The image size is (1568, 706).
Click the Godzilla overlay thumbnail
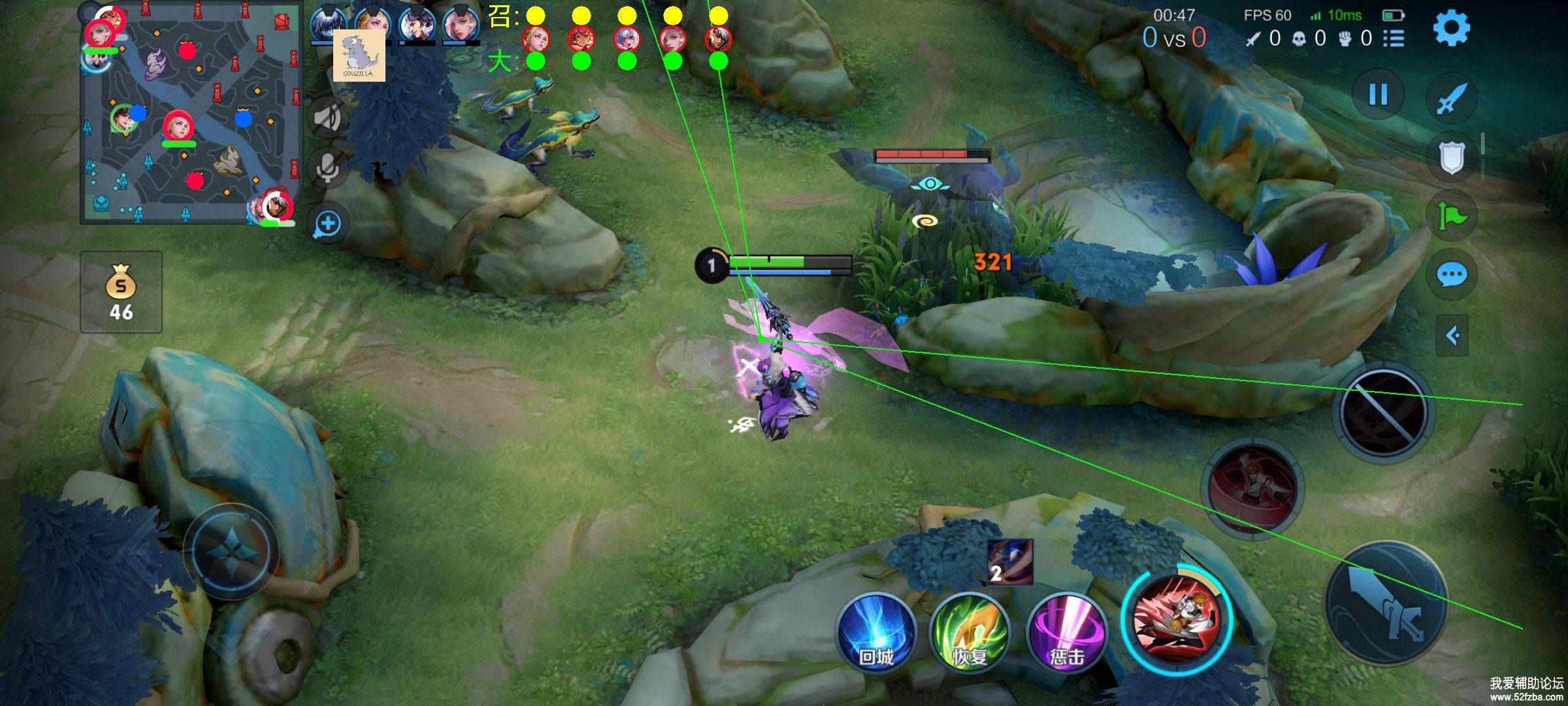[x=359, y=56]
